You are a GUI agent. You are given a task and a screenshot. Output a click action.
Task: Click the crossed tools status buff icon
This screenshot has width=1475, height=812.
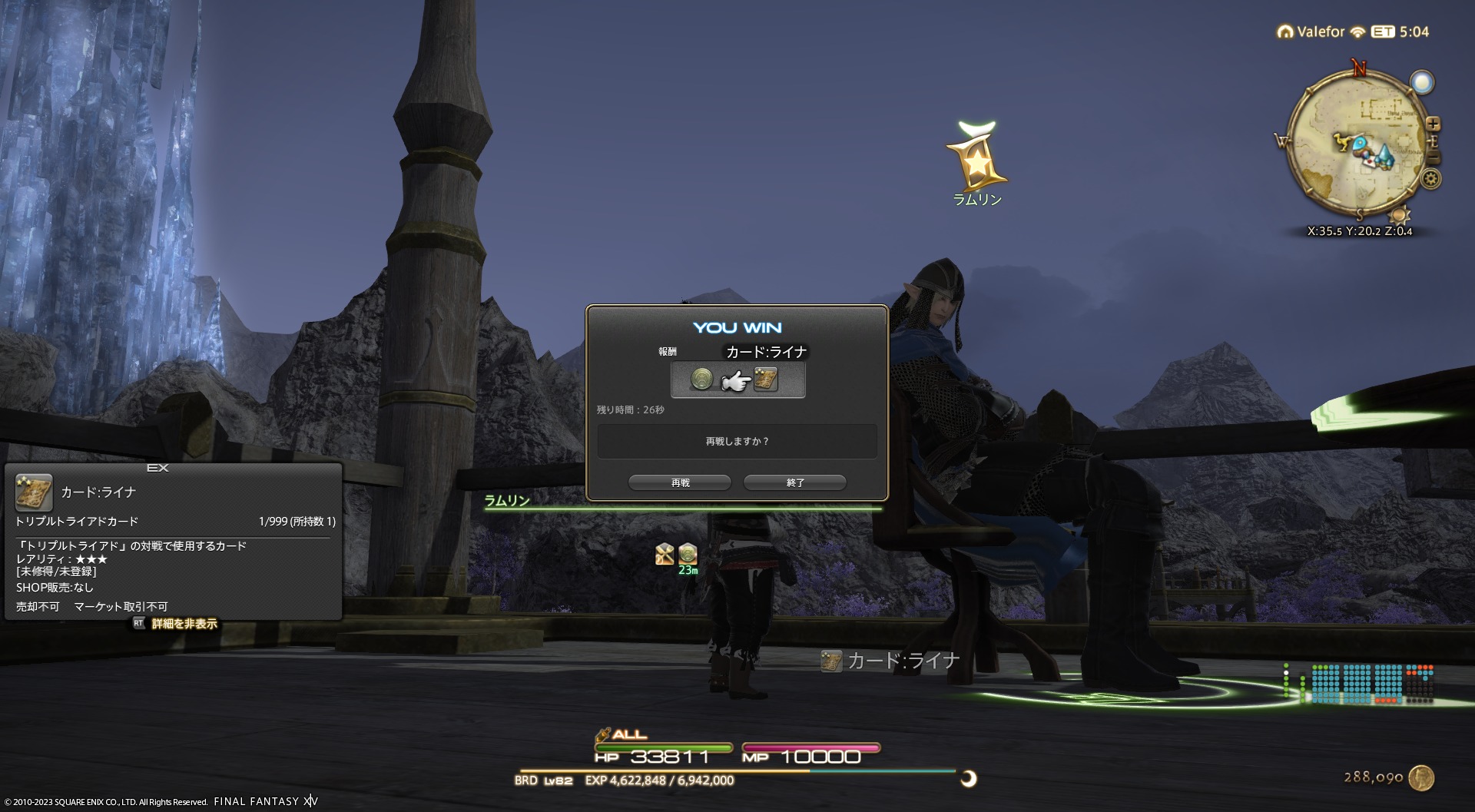(x=665, y=553)
